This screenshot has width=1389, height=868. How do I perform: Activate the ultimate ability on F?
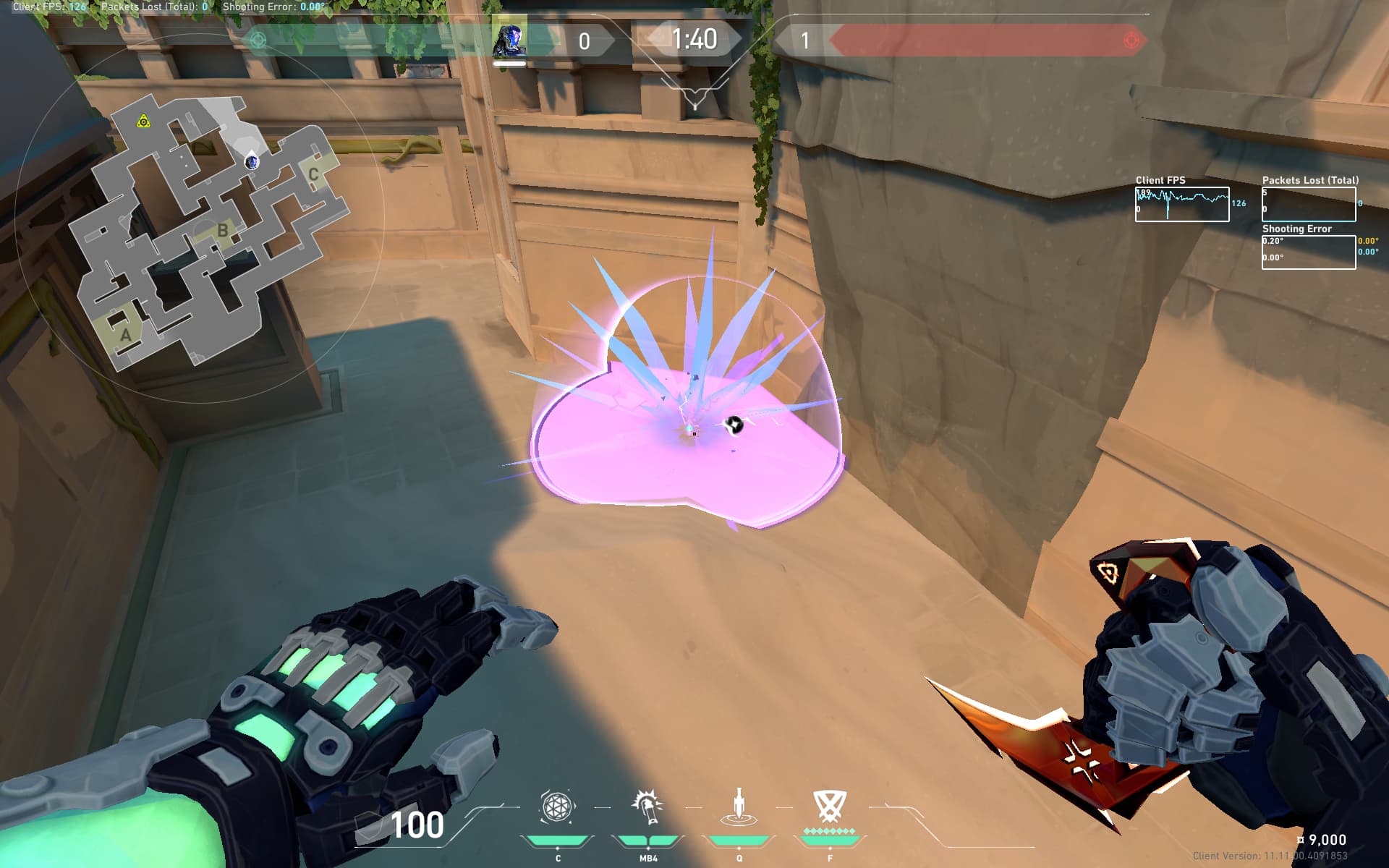[x=829, y=806]
